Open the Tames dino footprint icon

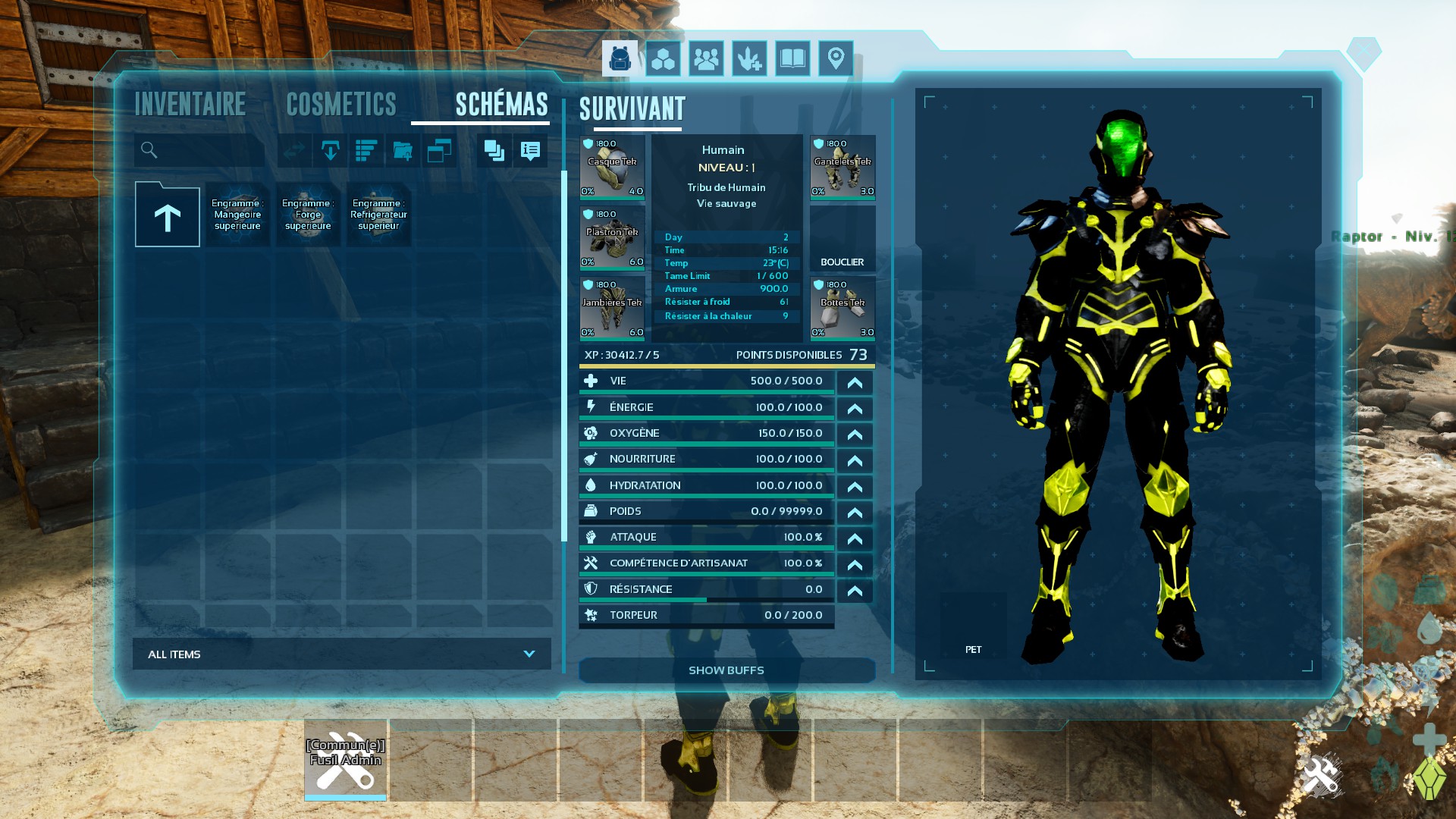point(749,58)
